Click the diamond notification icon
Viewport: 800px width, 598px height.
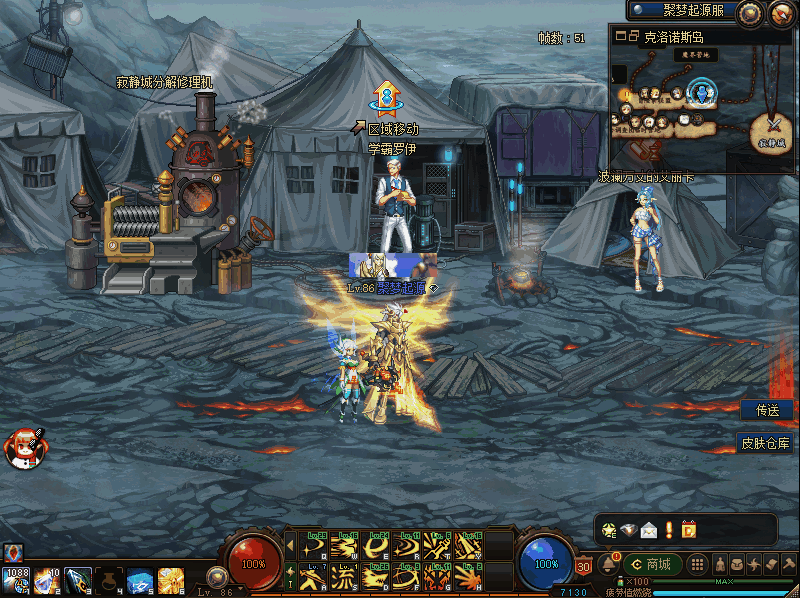point(628,529)
